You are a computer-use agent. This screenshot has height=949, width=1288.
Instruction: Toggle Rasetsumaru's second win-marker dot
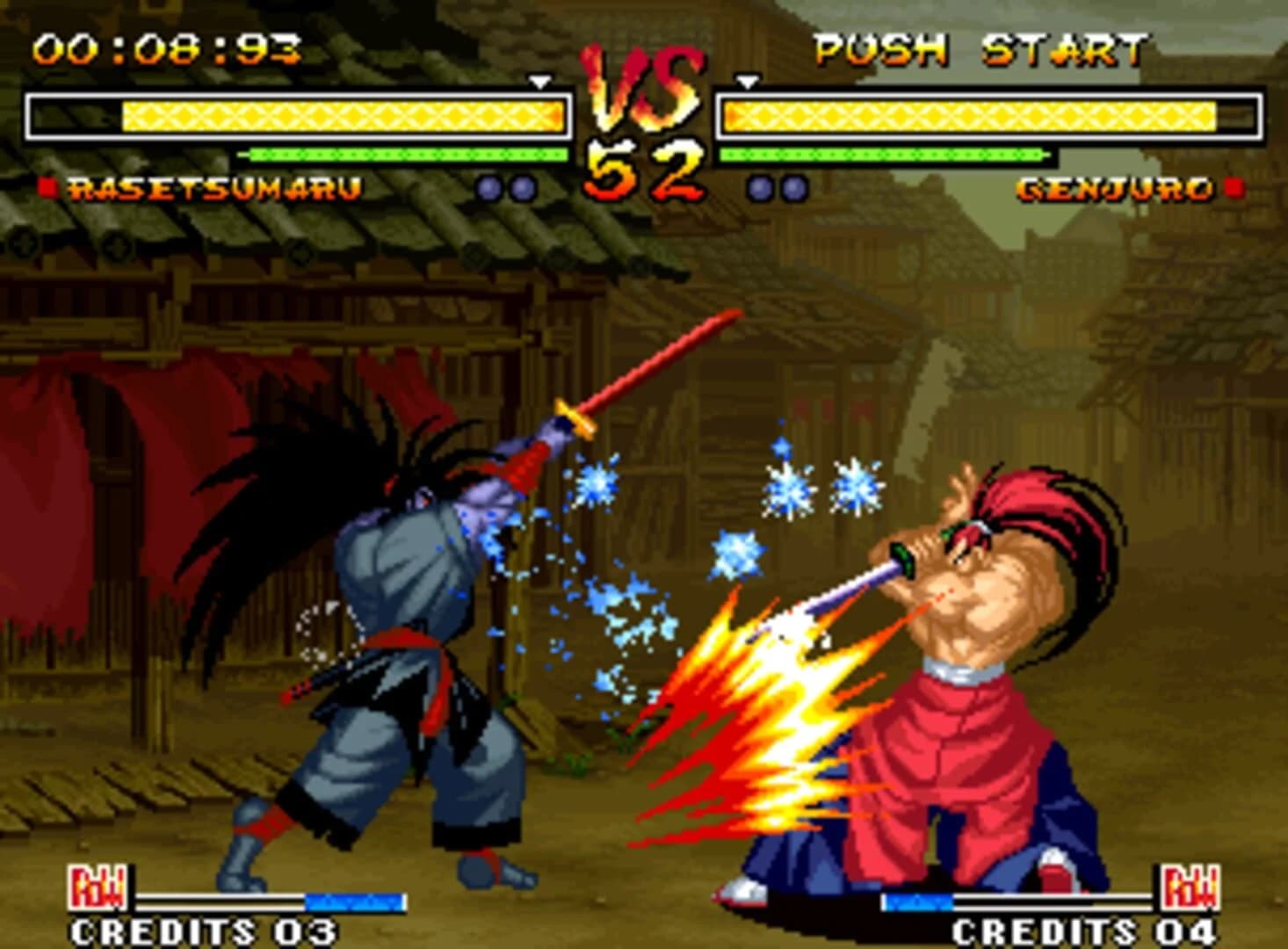(522, 186)
